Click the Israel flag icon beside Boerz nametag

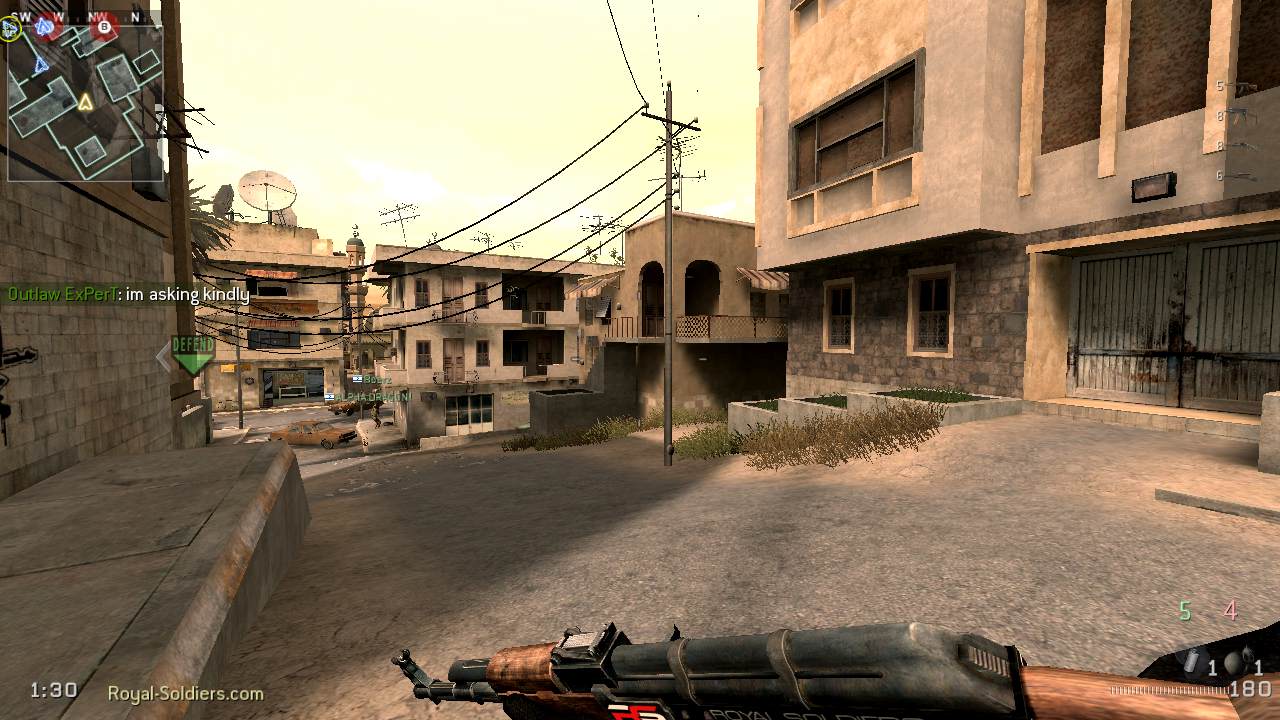357,379
